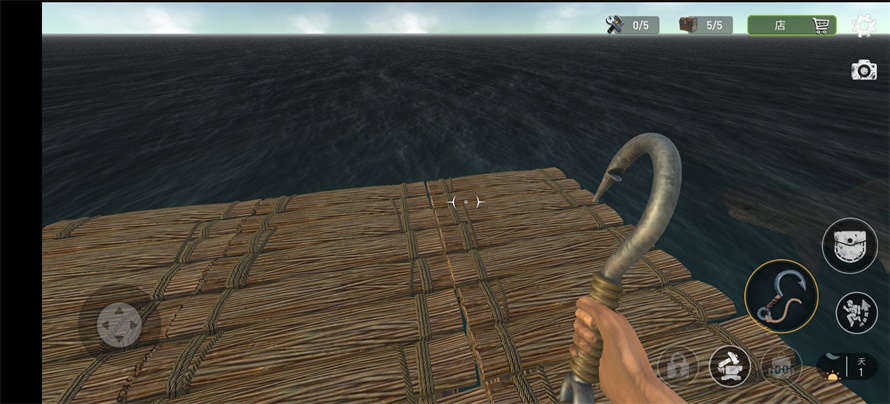Viewport: 890px width, 404px height.
Task: Tap the hammer-and-wrench tools counter
Action: [632, 25]
